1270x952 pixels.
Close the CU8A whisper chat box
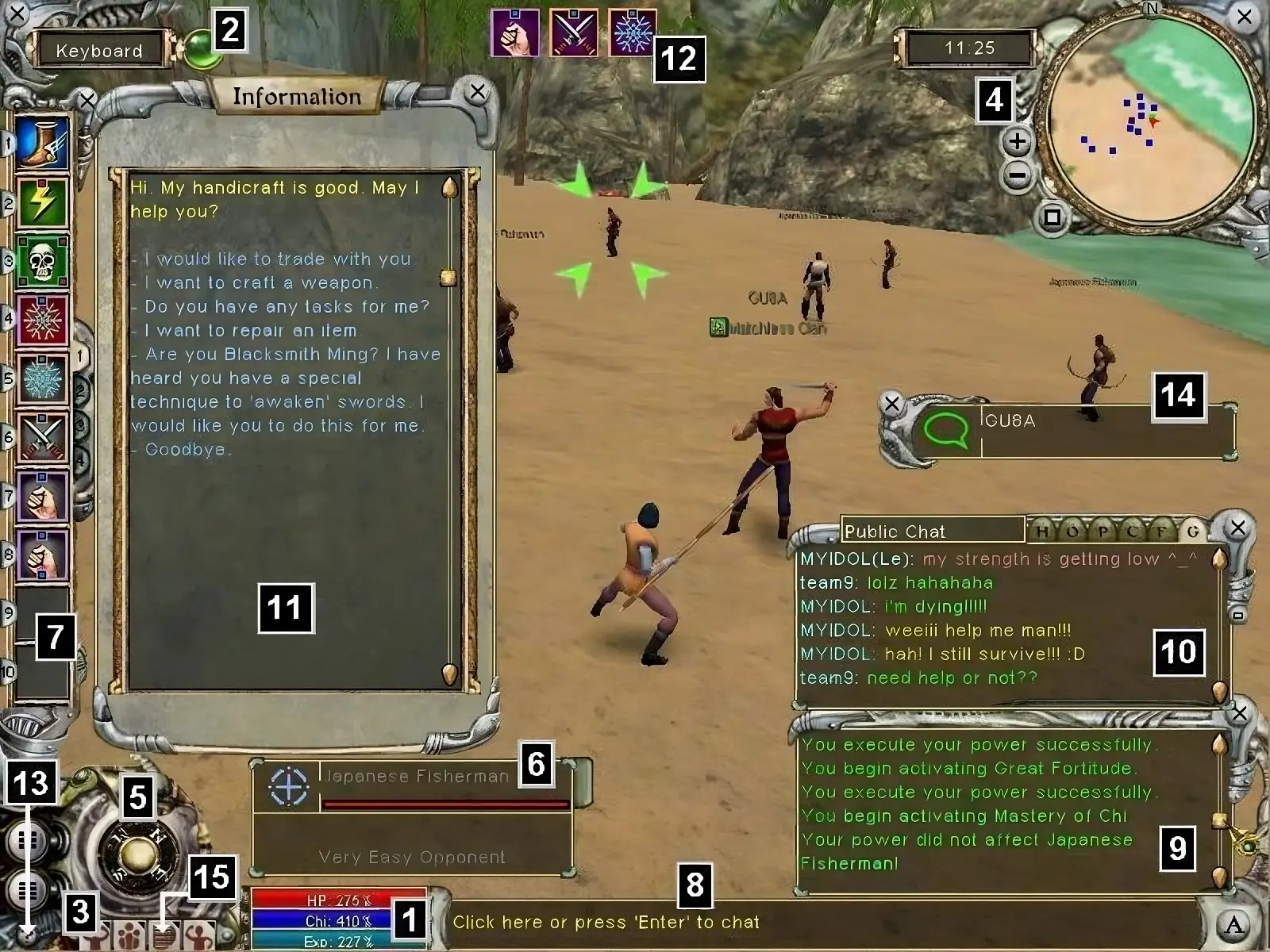(892, 404)
